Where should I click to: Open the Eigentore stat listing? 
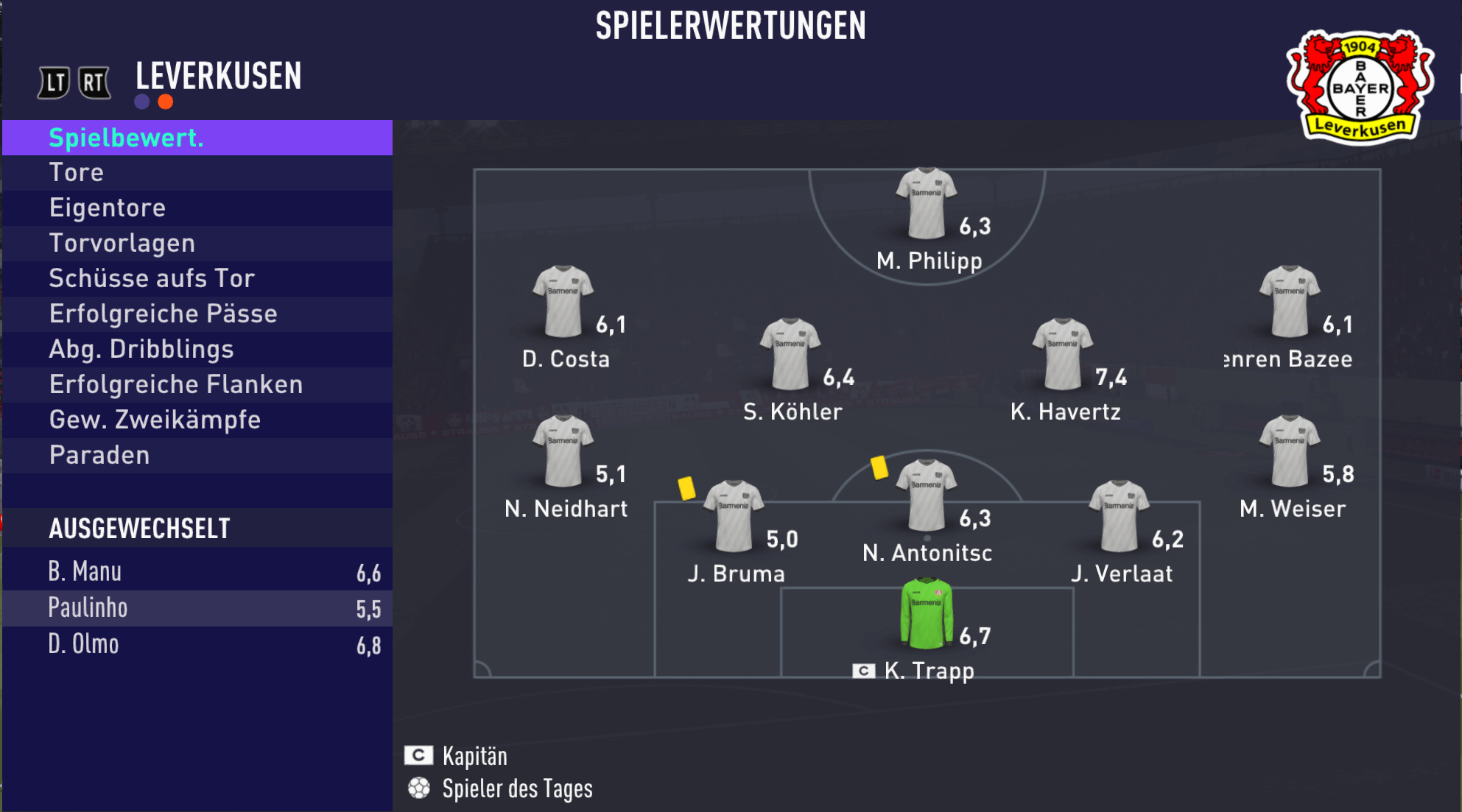(197, 208)
